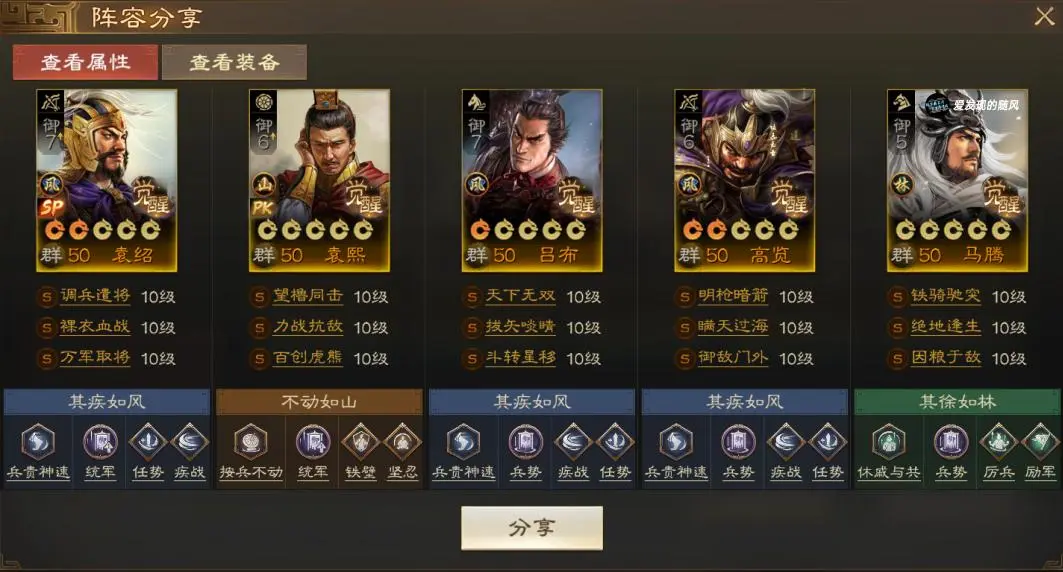View the 明枪暗箭 skill
This screenshot has height=572, width=1063.
tap(734, 297)
